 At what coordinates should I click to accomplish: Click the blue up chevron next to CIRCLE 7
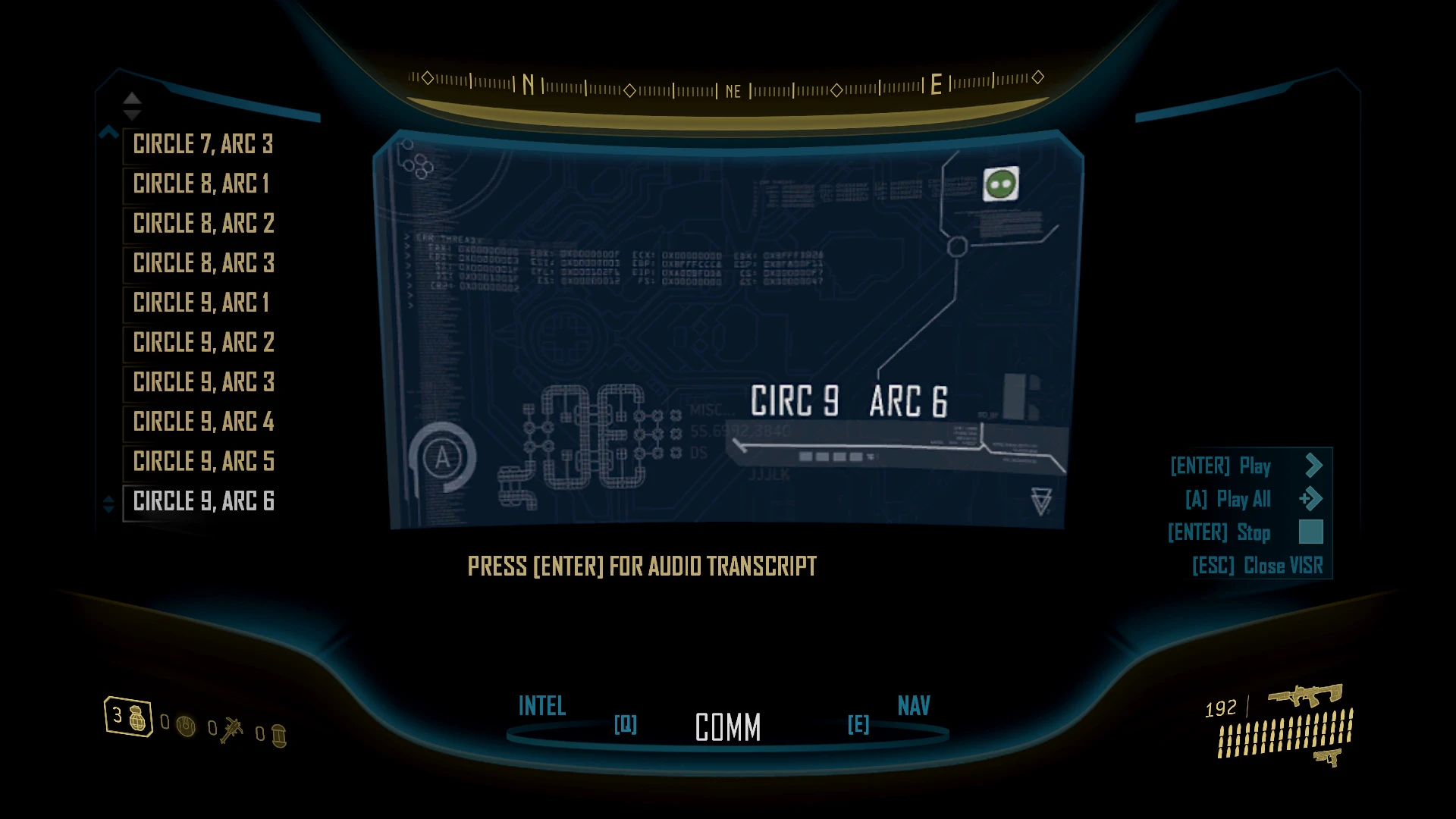point(107,130)
